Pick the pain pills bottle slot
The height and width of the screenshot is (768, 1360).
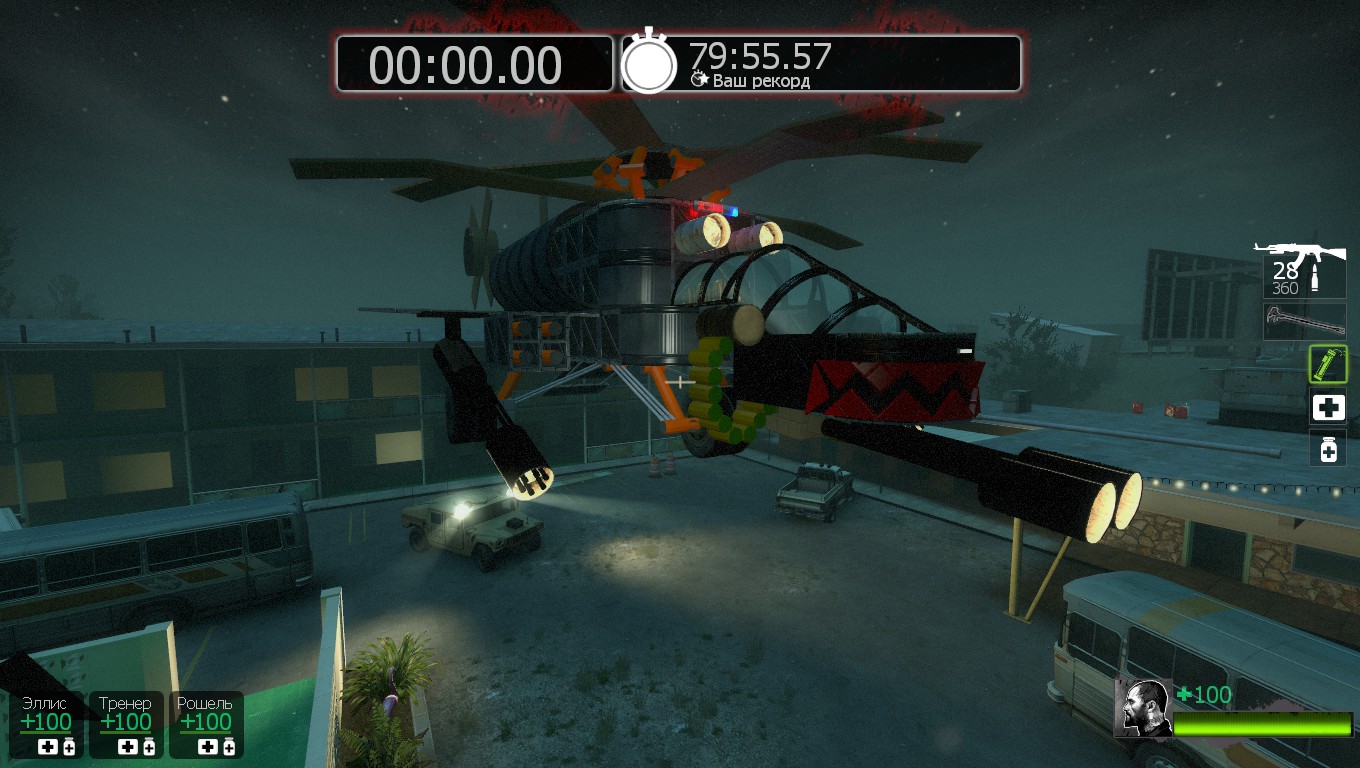point(1328,449)
